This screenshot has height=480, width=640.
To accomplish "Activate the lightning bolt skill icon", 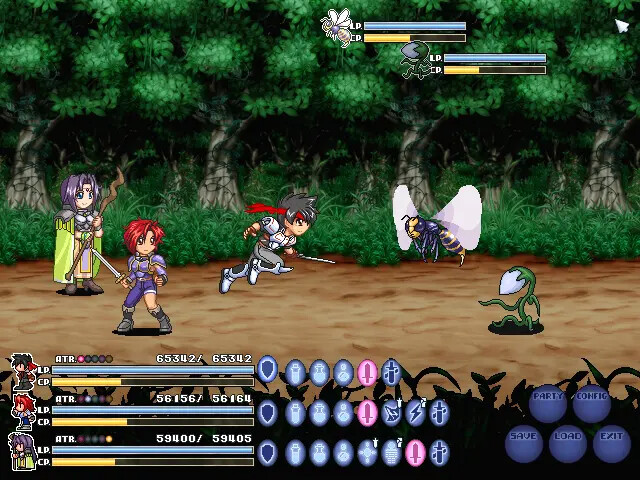I will [x=415, y=412].
